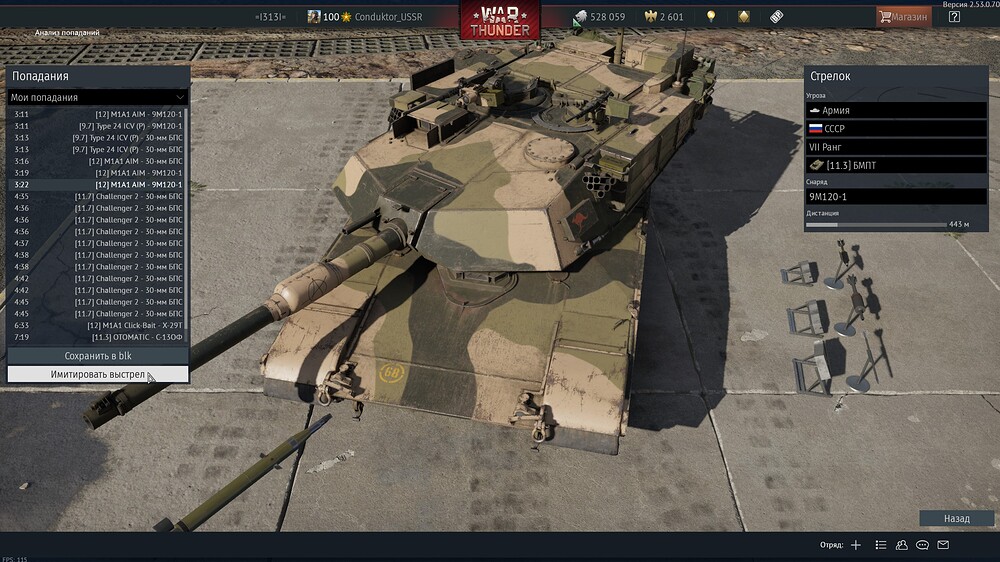Select the 7:19 OTOMATIC hit entry

pyautogui.click(x=98, y=337)
